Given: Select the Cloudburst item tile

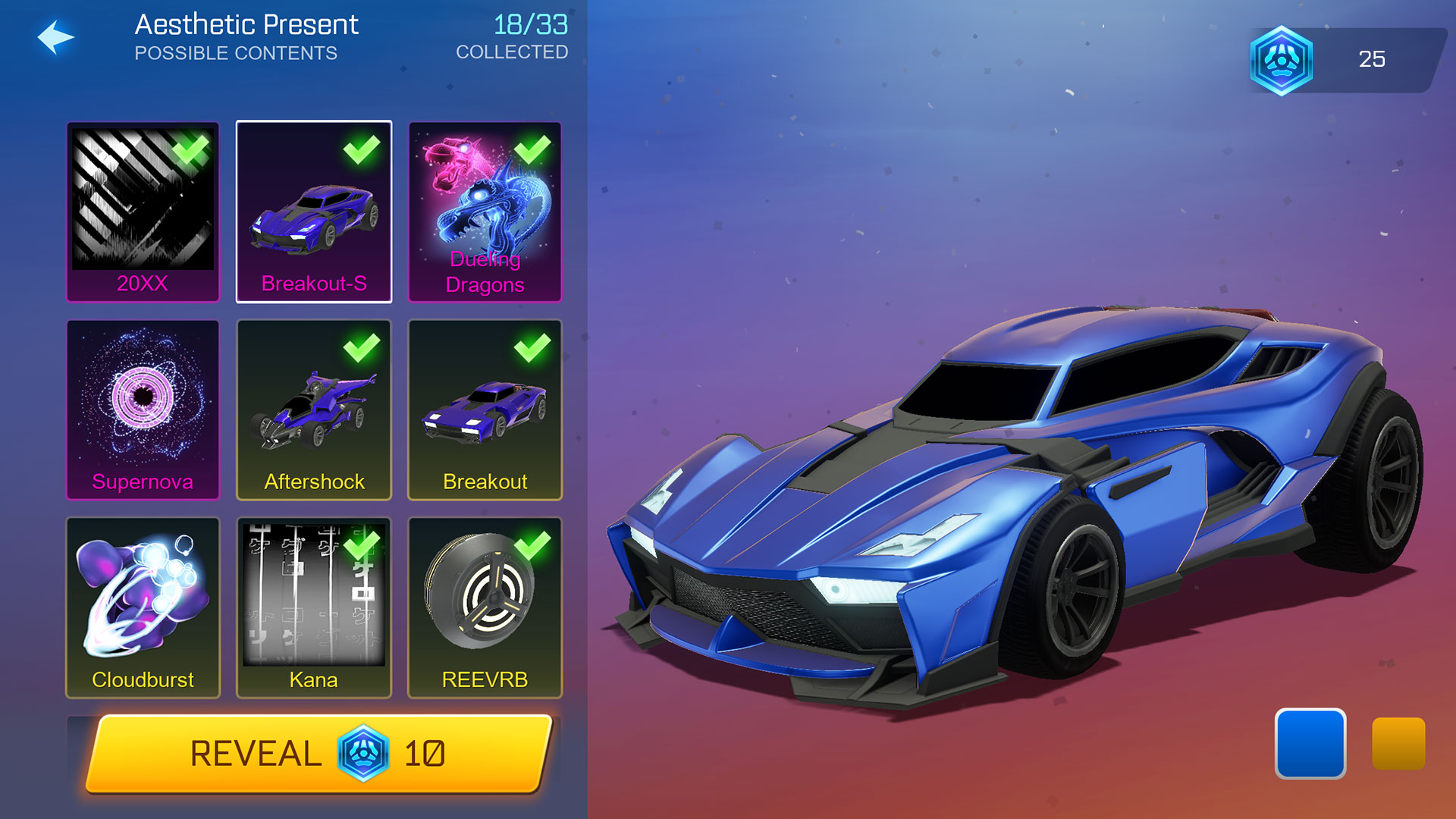Looking at the screenshot, I should pos(143,607).
